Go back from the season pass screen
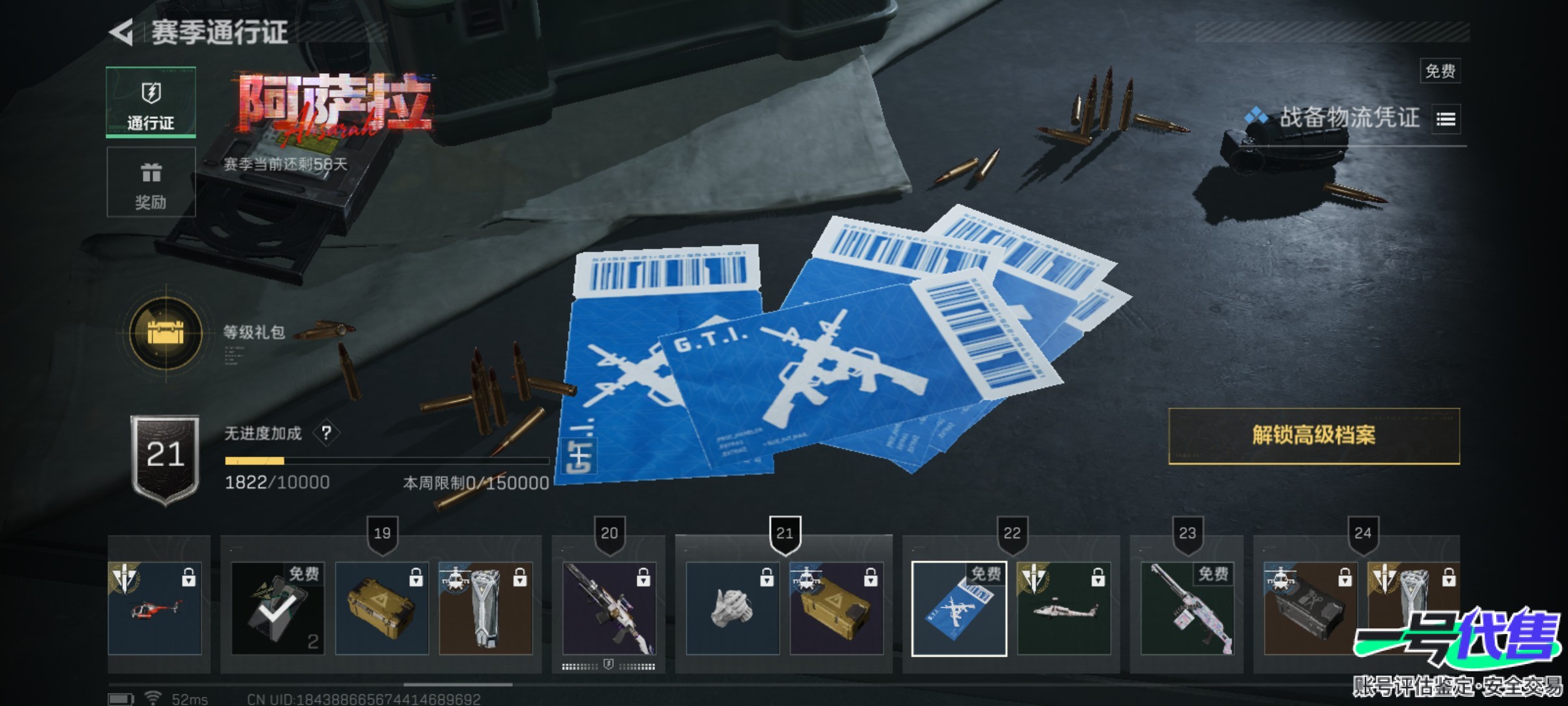This screenshot has height=706, width=1568. click(122, 33)
